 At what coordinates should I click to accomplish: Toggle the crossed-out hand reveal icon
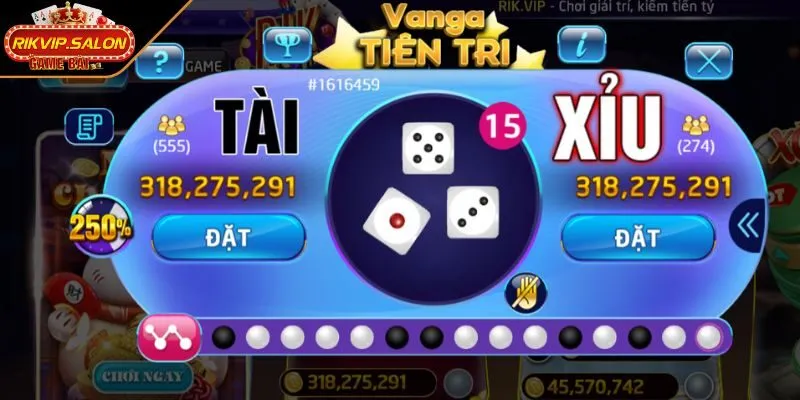pos(524,290)
